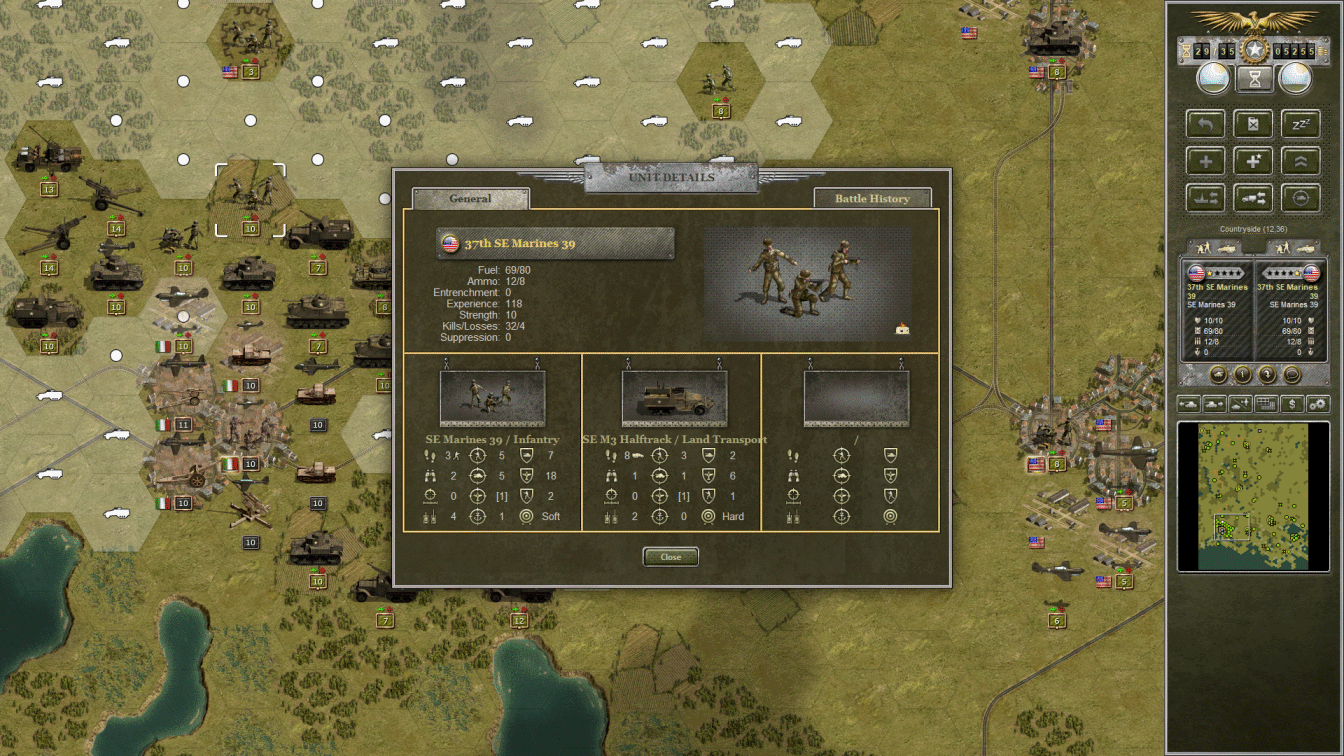Reinforce the unit with replacements
This screenshot has height=756, width=1344.
[x=1206, y=161]
